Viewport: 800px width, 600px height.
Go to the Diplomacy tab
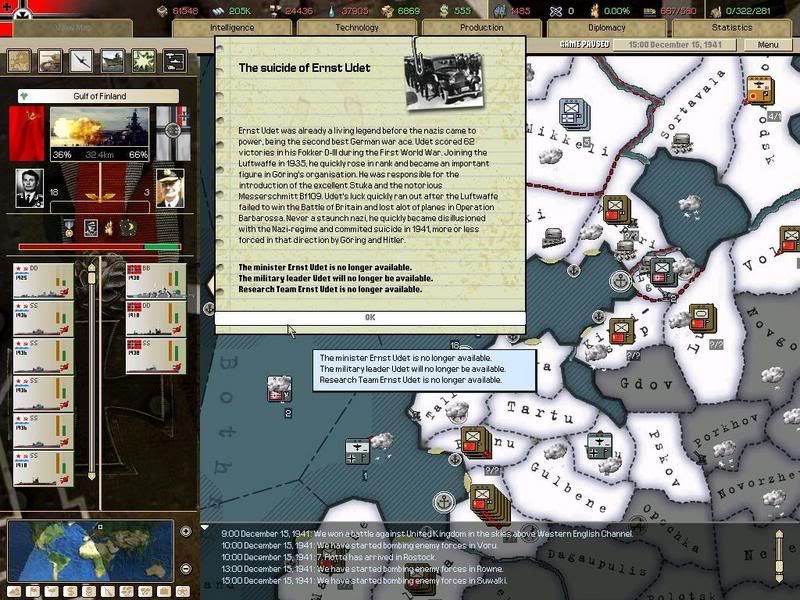coord(607,28)
